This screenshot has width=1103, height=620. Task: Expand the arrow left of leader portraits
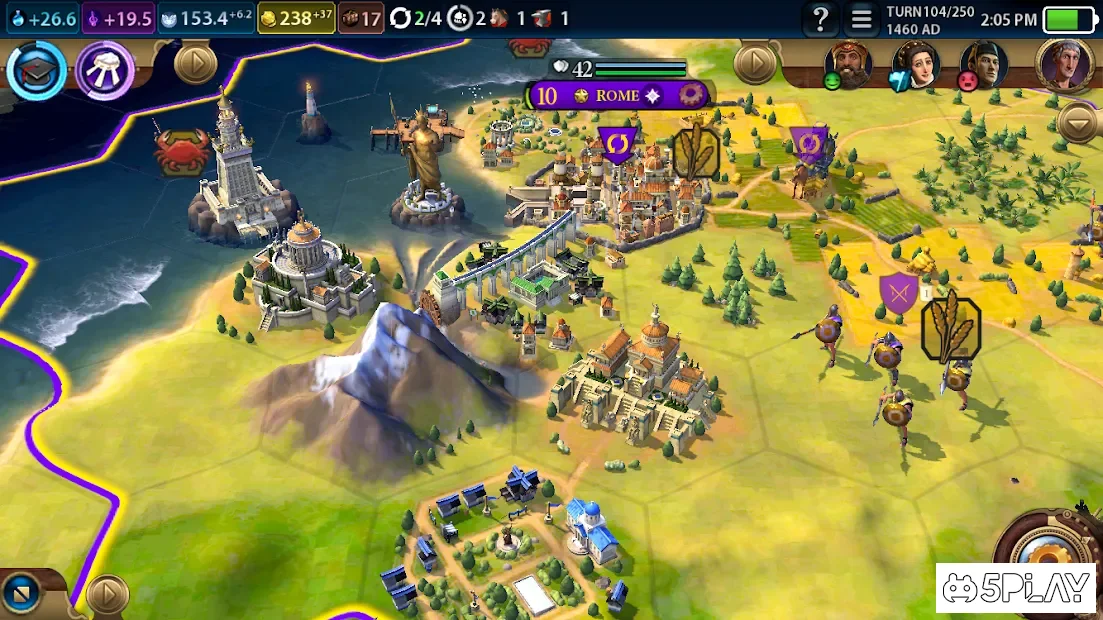[x=755, y=64]
